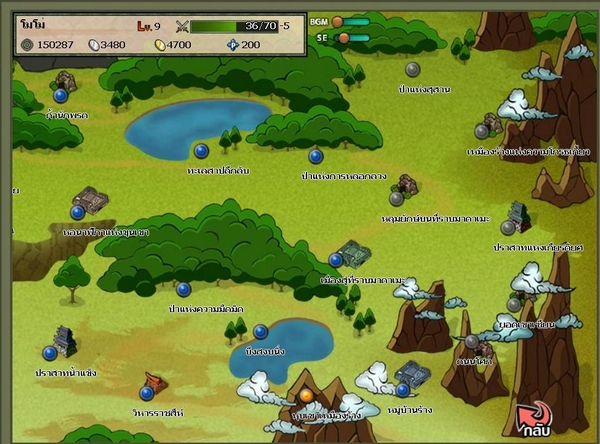The height and width of the screenshot is (444, 600).
Task: Click the orange orb map marker
Action: point(306,395)
